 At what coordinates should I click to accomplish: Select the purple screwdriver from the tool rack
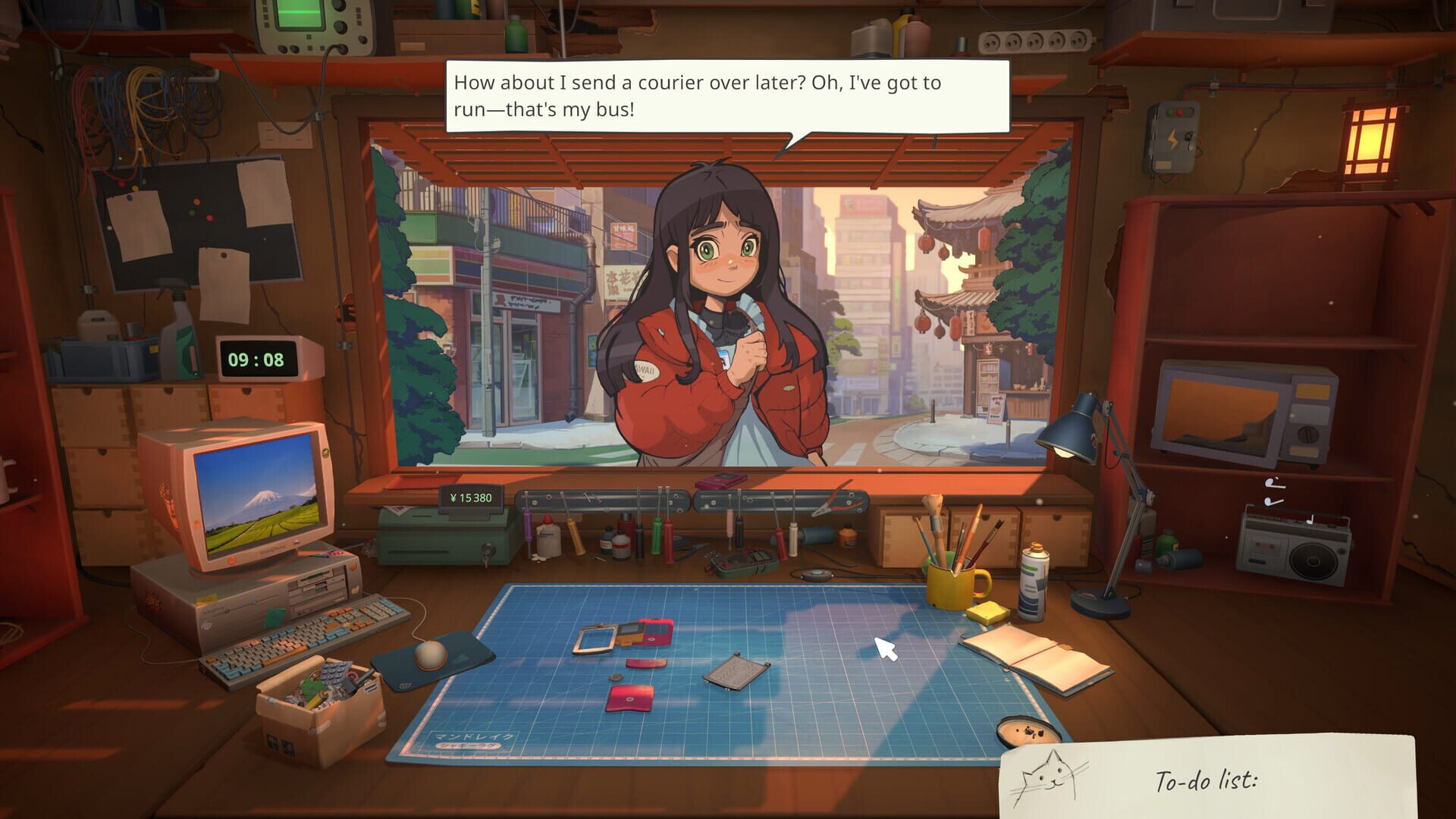click(528, 524)
